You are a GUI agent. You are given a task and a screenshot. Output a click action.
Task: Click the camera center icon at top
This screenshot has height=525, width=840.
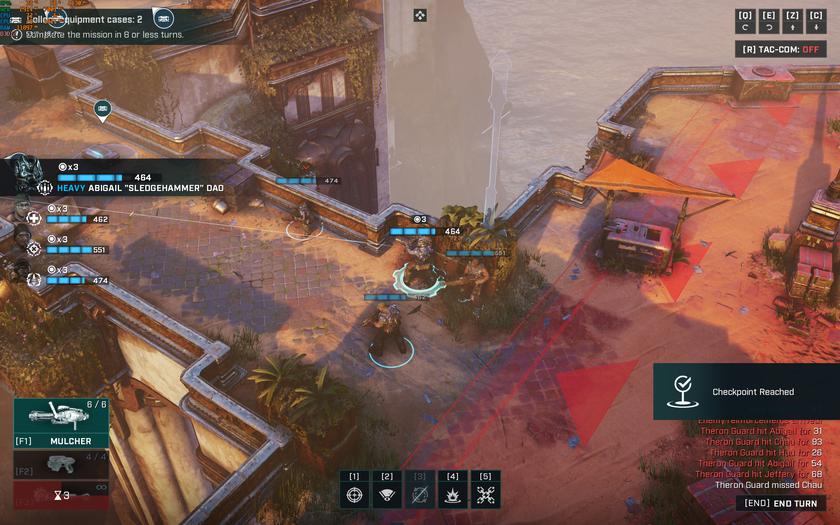point(420,15)
